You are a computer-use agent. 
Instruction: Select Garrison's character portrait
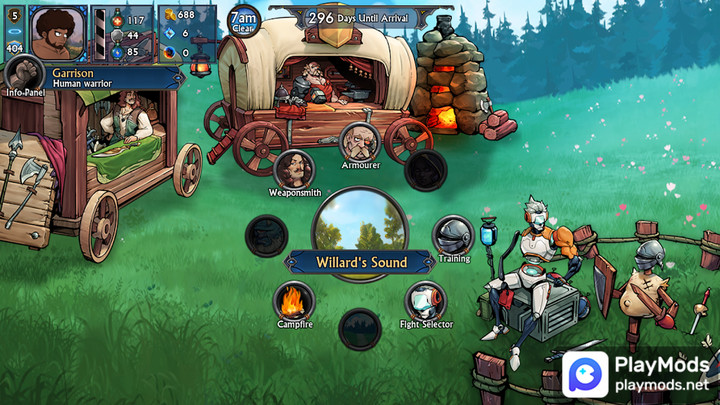point(58,31)
